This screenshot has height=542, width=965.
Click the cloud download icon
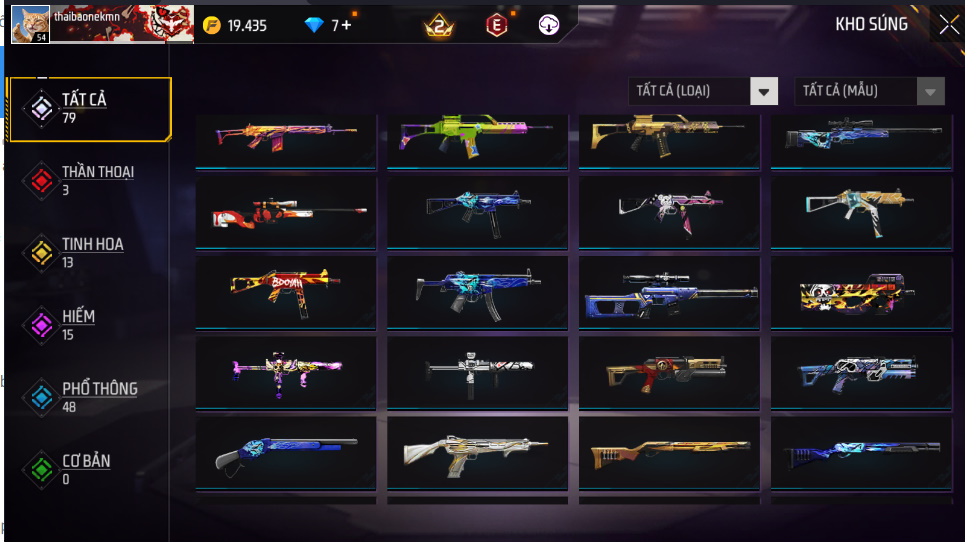[548, 26]
